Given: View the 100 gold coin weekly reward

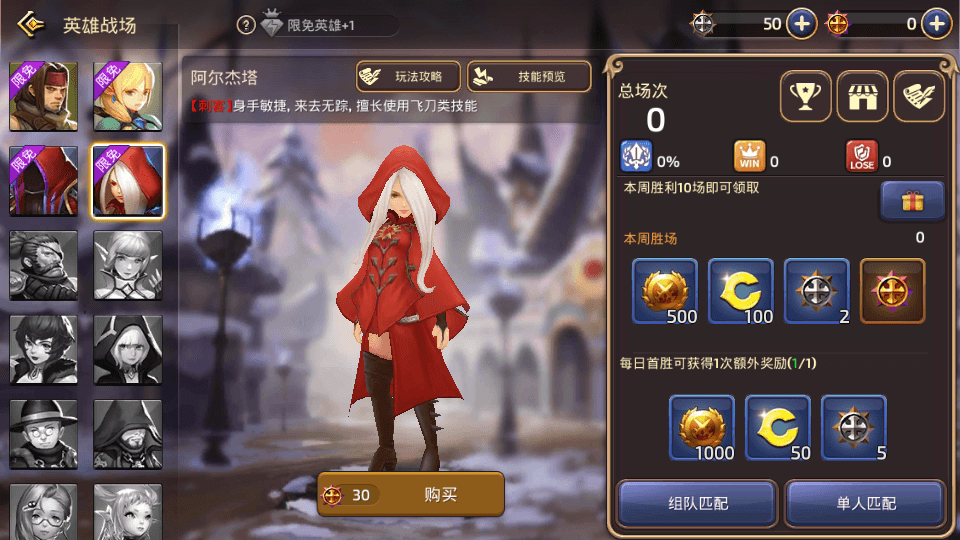Looking at the screenshot, I should coord(741,291).
